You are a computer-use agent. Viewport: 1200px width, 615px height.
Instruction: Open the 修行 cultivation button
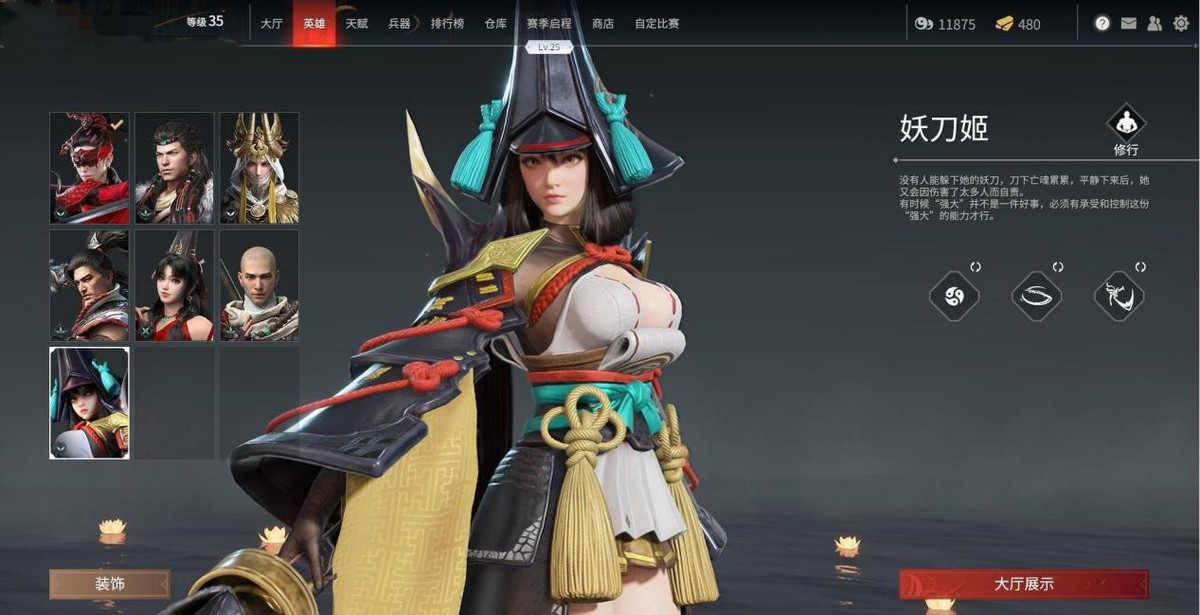1126,129
